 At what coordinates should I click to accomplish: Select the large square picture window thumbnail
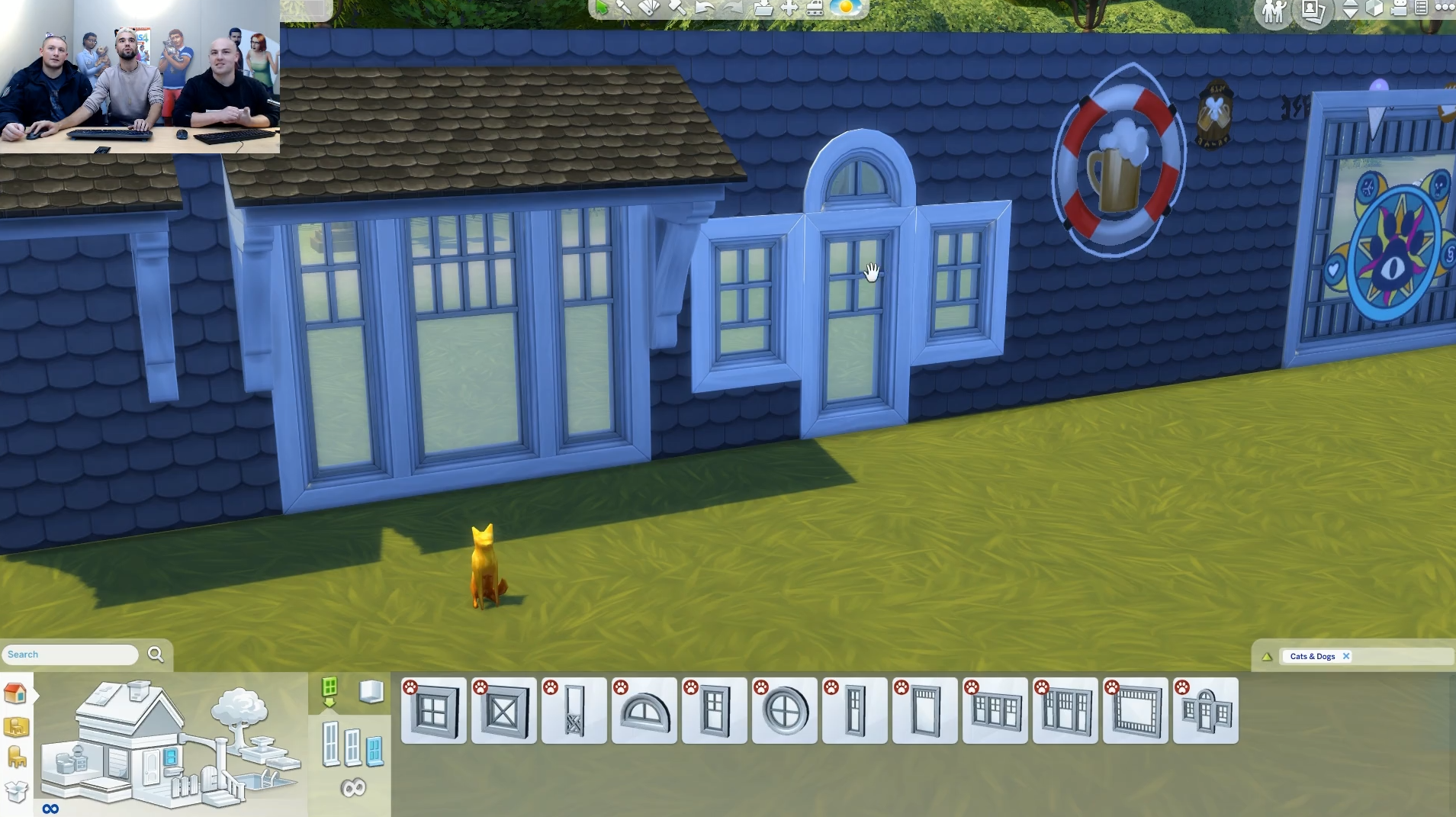[x=1136, y=711]
